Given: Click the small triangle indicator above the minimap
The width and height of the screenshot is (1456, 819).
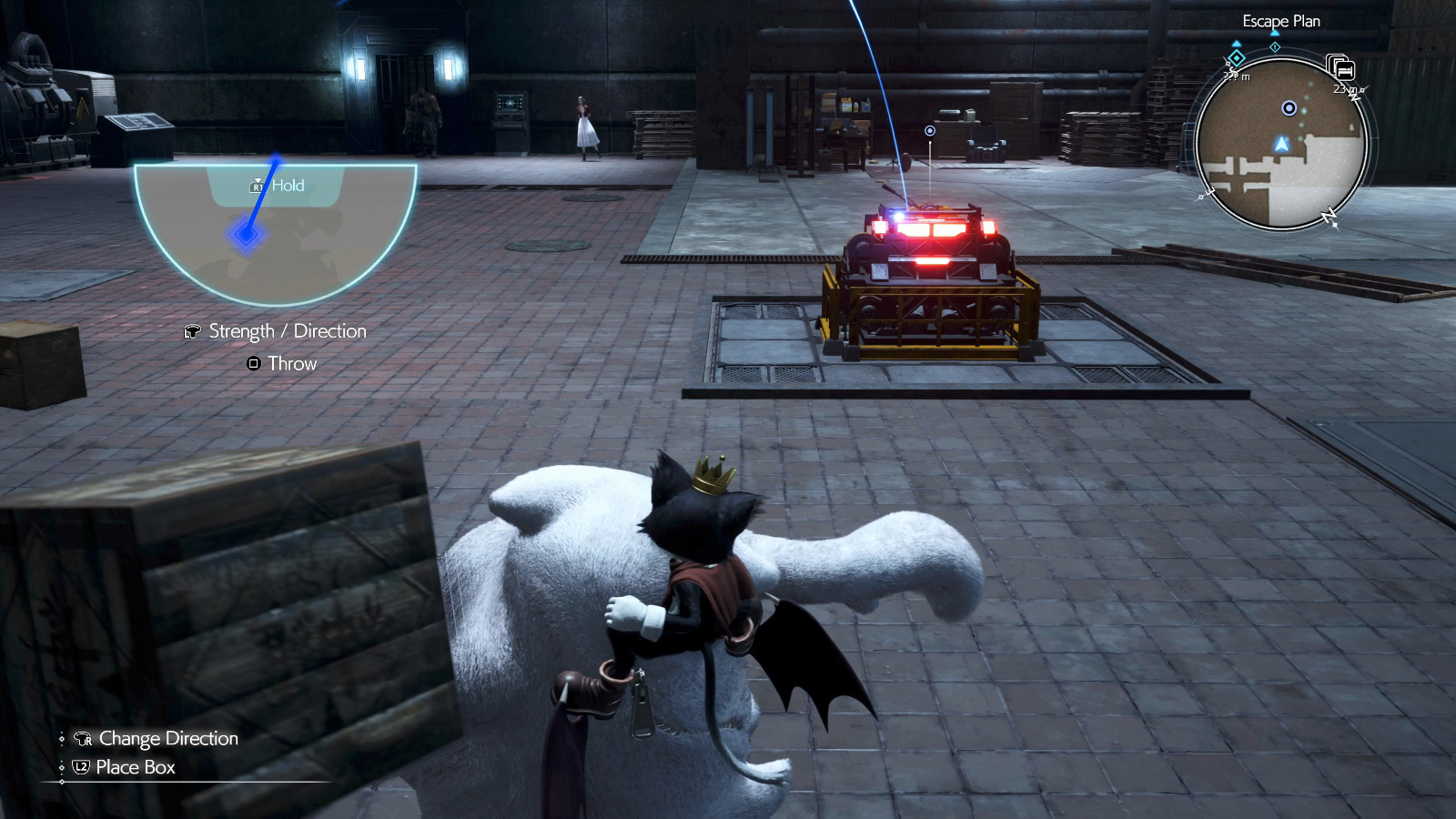Looking at the screenshot, I should pos(1274,34).
